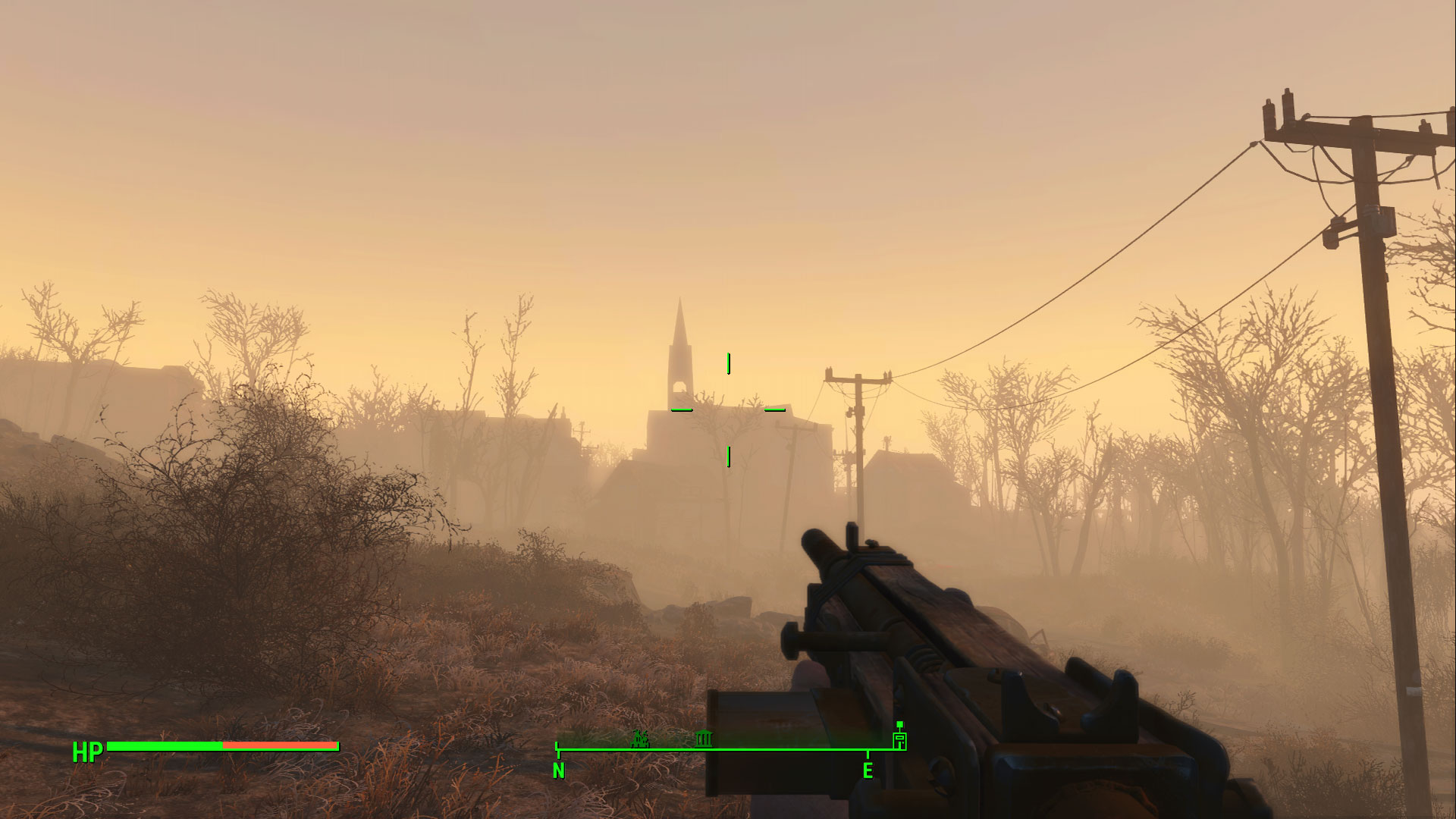Click the ruined town marker on the compass
Viewport: 1456px width, 819px height.
click(x=641, y=738)
